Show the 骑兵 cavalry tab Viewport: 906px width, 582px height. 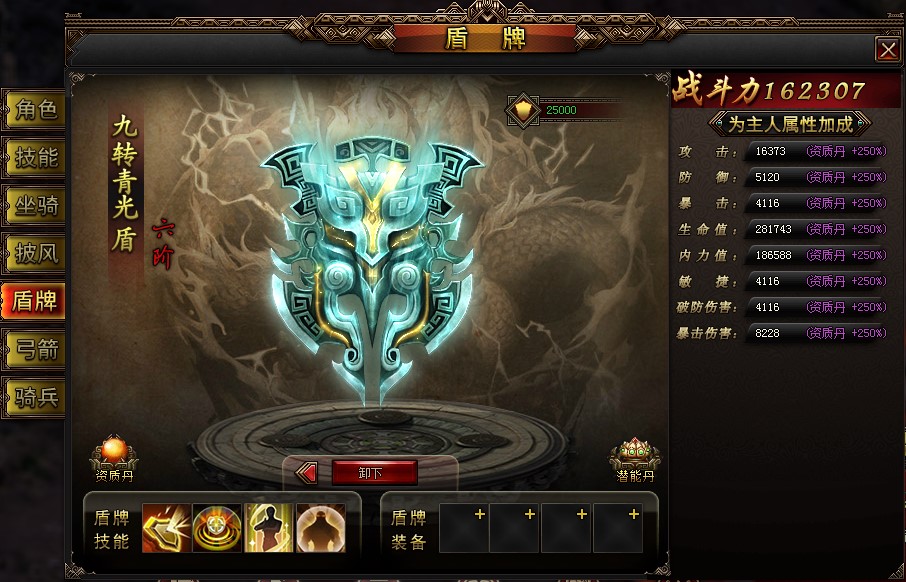point(35,397)
